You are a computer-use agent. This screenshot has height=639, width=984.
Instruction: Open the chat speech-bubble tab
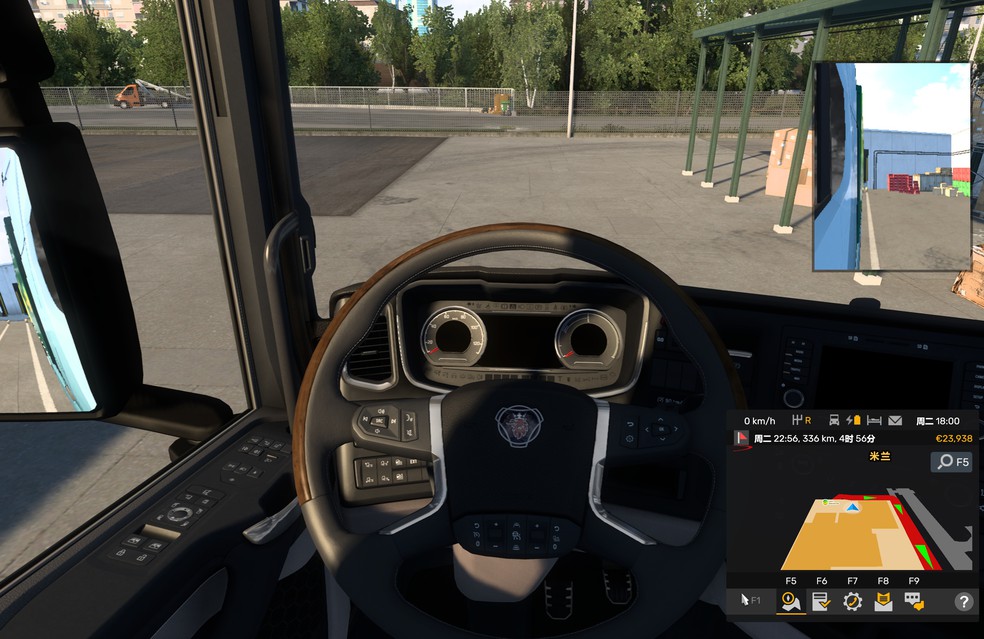[x=914, y=601]
